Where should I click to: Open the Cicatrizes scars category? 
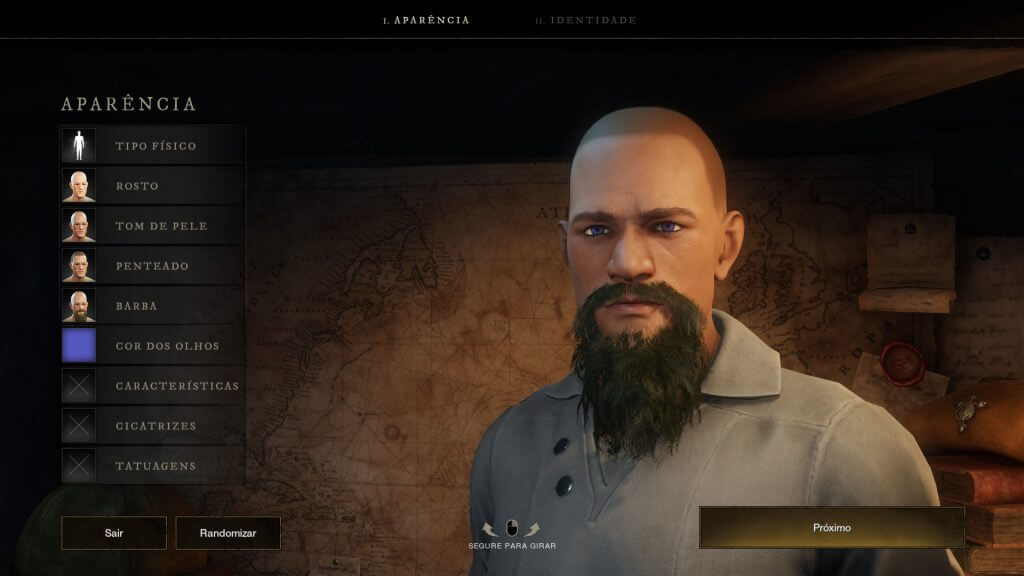pyautogui.click(x=153, y=426)
